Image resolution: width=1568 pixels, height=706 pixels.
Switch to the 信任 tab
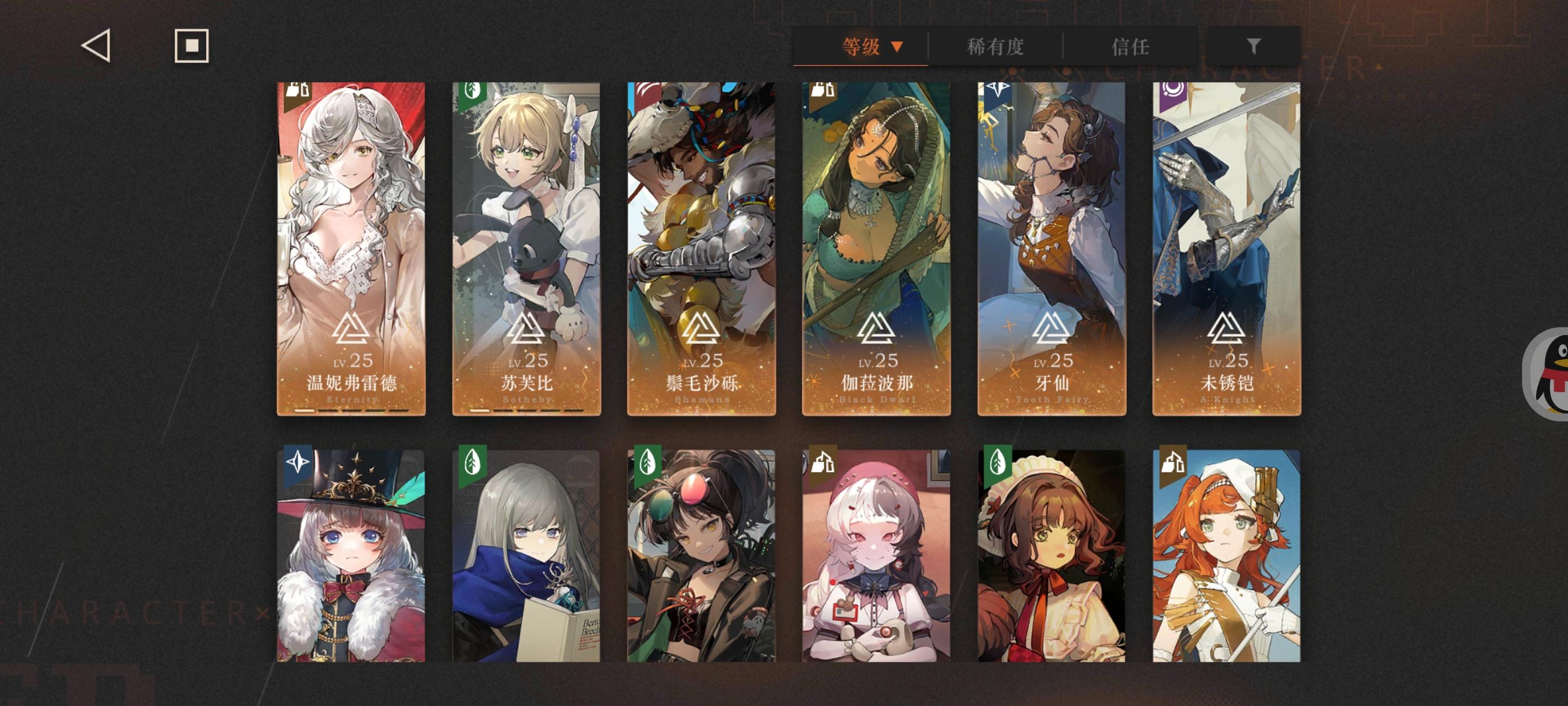coord(1135,46)
